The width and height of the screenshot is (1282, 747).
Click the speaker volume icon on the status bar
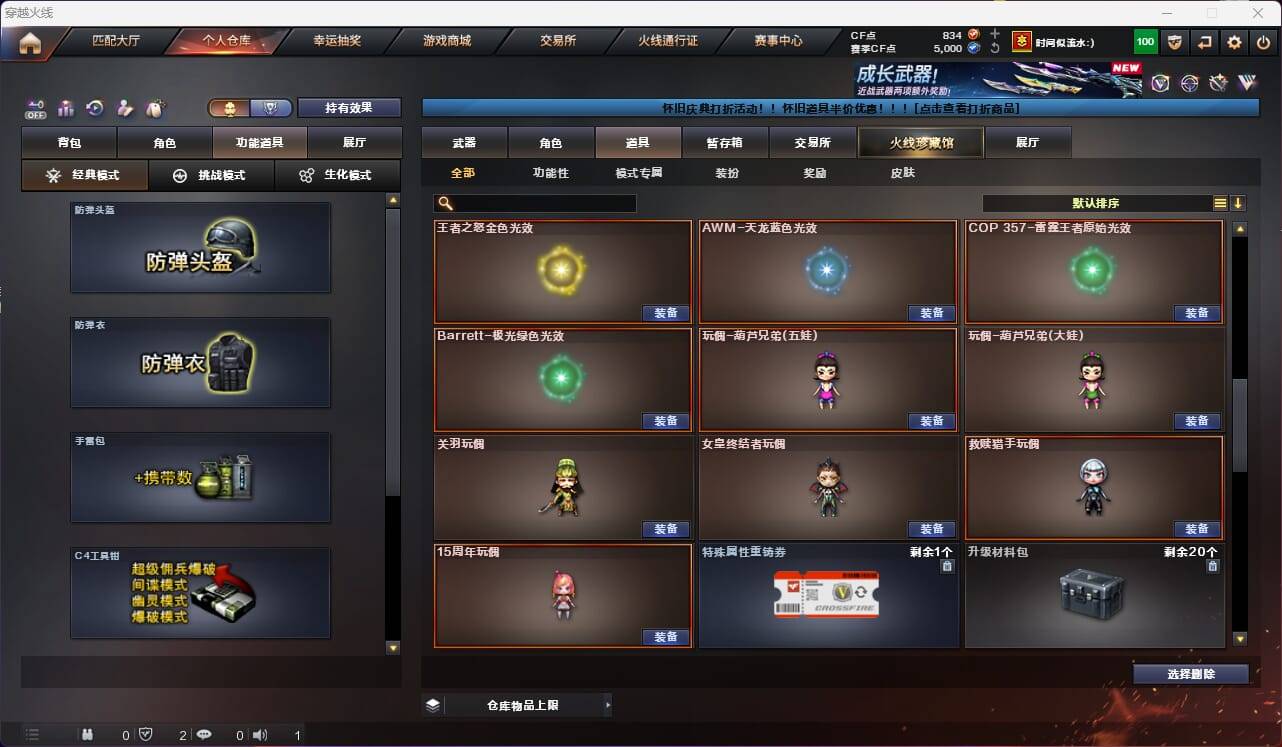pyautogui.click(x=259, y=735)
